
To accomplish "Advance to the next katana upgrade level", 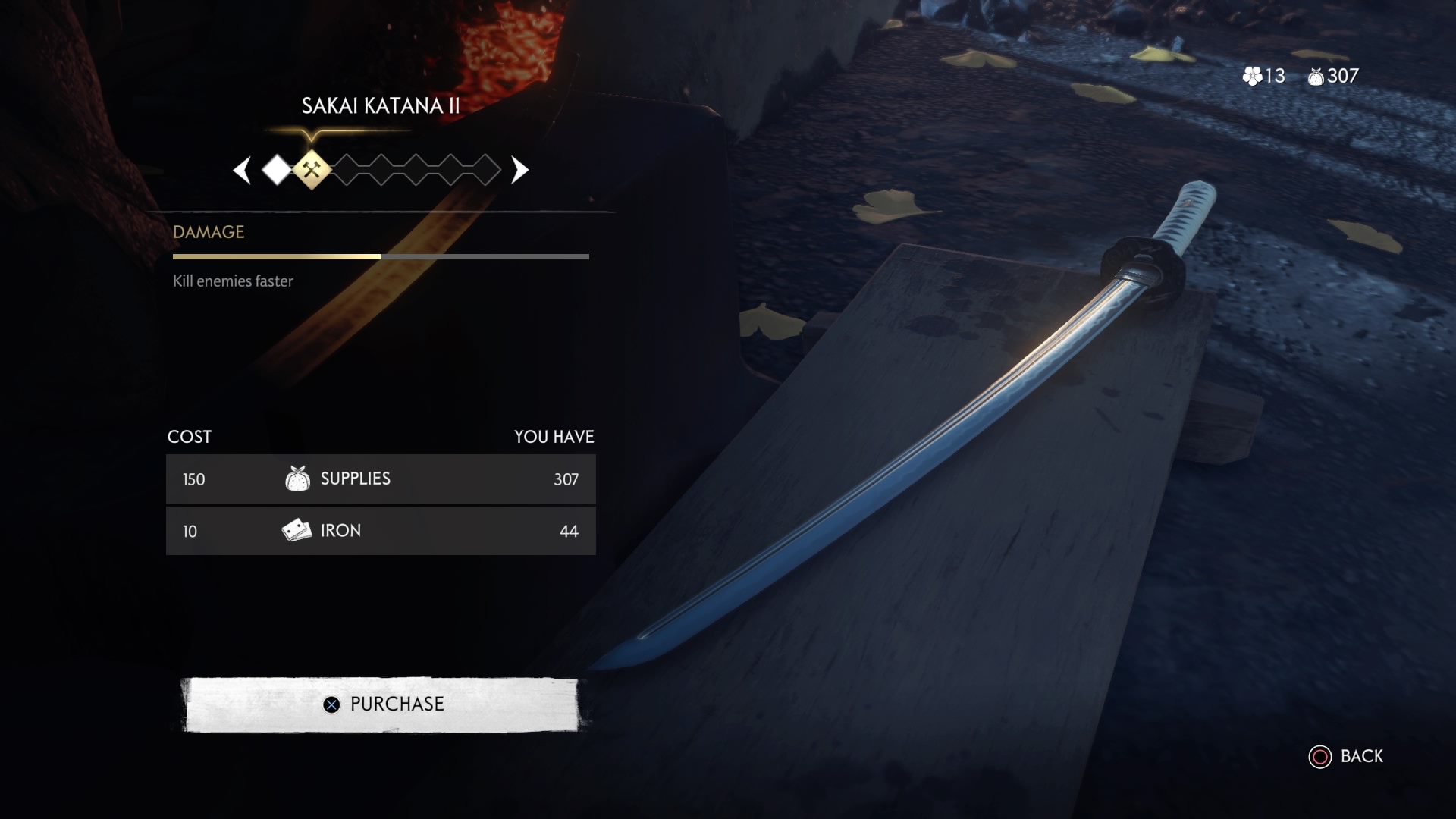I will [519, 171].
